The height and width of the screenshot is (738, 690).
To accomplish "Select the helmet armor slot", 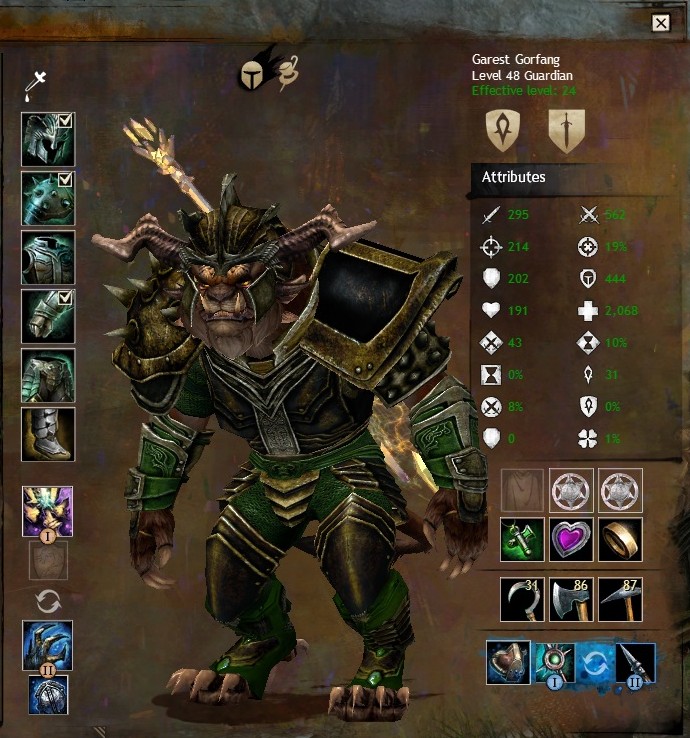I will [47, 139].
